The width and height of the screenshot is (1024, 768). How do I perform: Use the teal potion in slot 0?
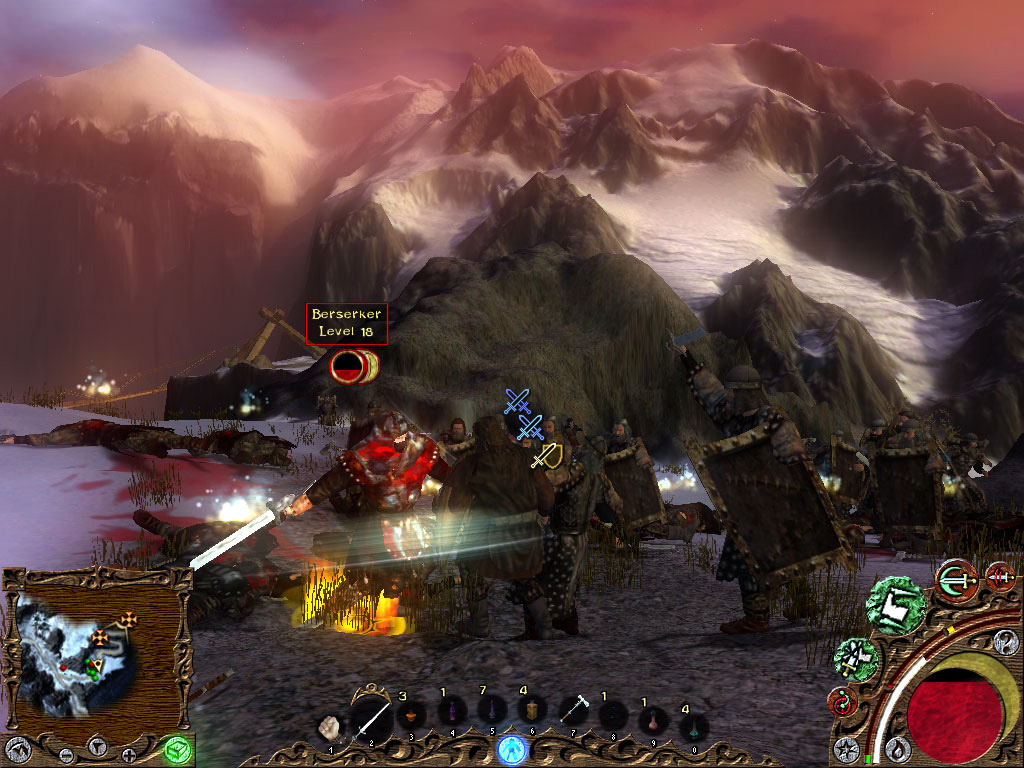(692, 726)
